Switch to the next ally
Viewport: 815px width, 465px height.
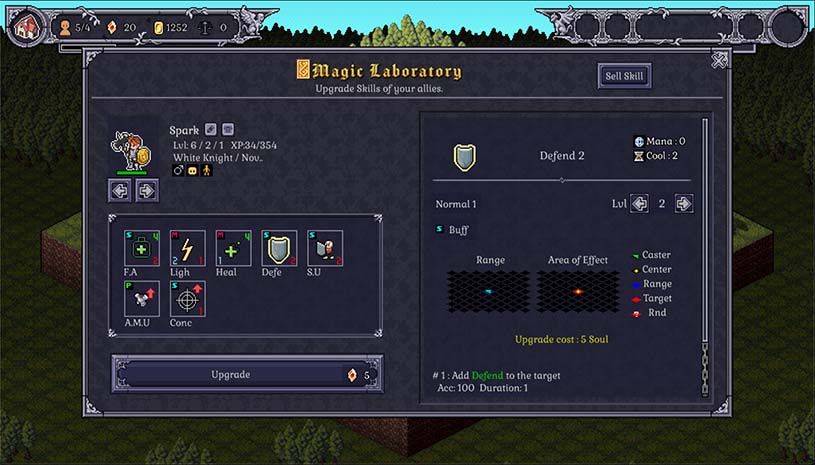pyautogui.click(x=147, y=190)
